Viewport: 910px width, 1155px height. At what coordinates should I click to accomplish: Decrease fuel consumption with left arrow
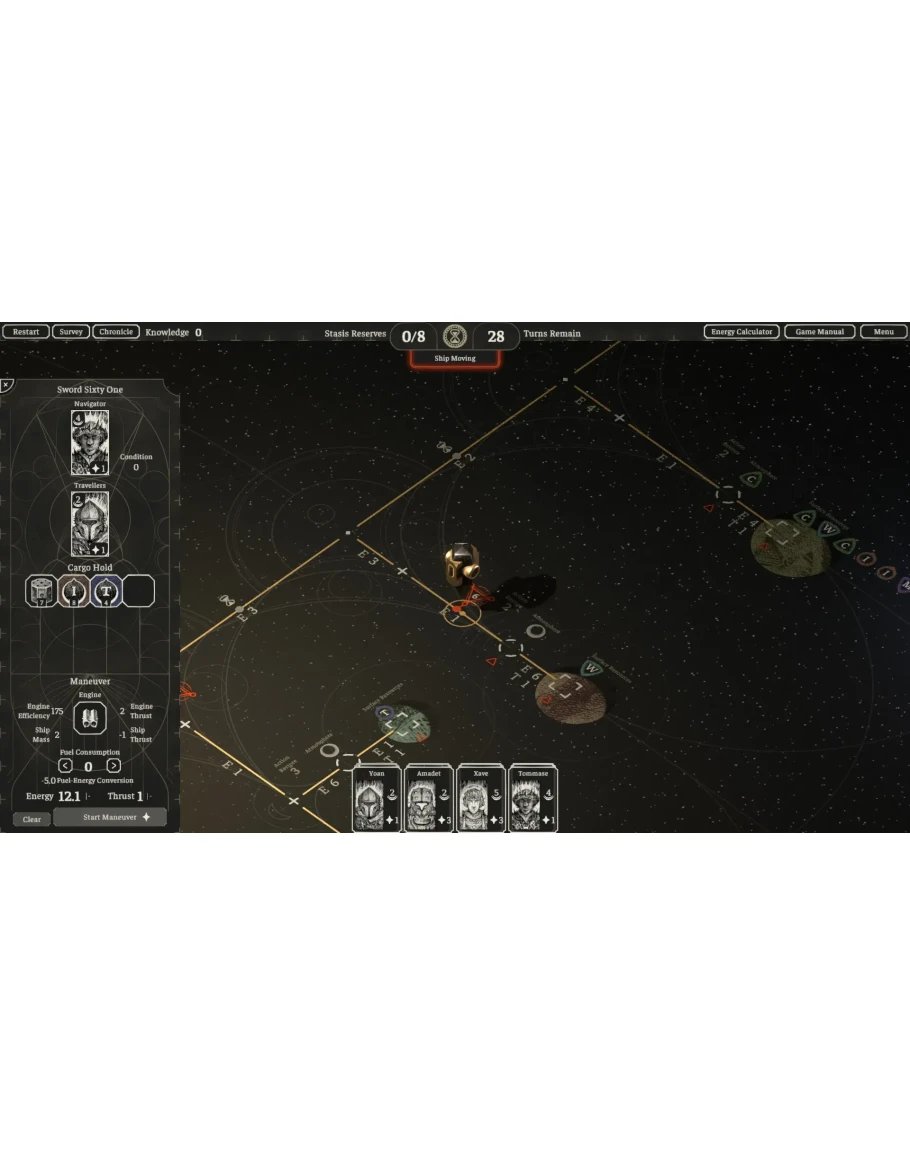pyautogui.click(x=65, y=766)
